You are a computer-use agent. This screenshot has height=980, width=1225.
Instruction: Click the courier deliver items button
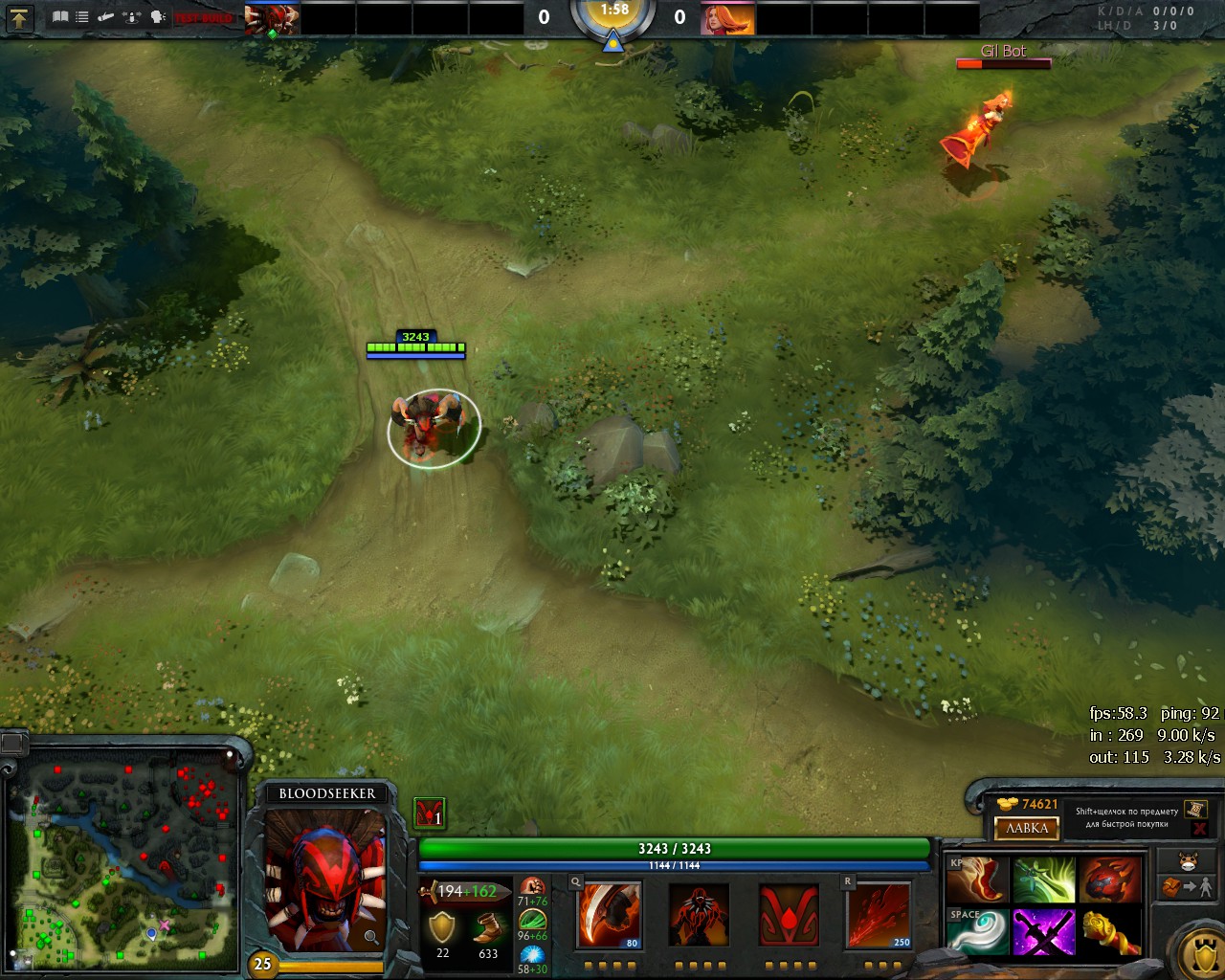click(x=1188, y=887)
